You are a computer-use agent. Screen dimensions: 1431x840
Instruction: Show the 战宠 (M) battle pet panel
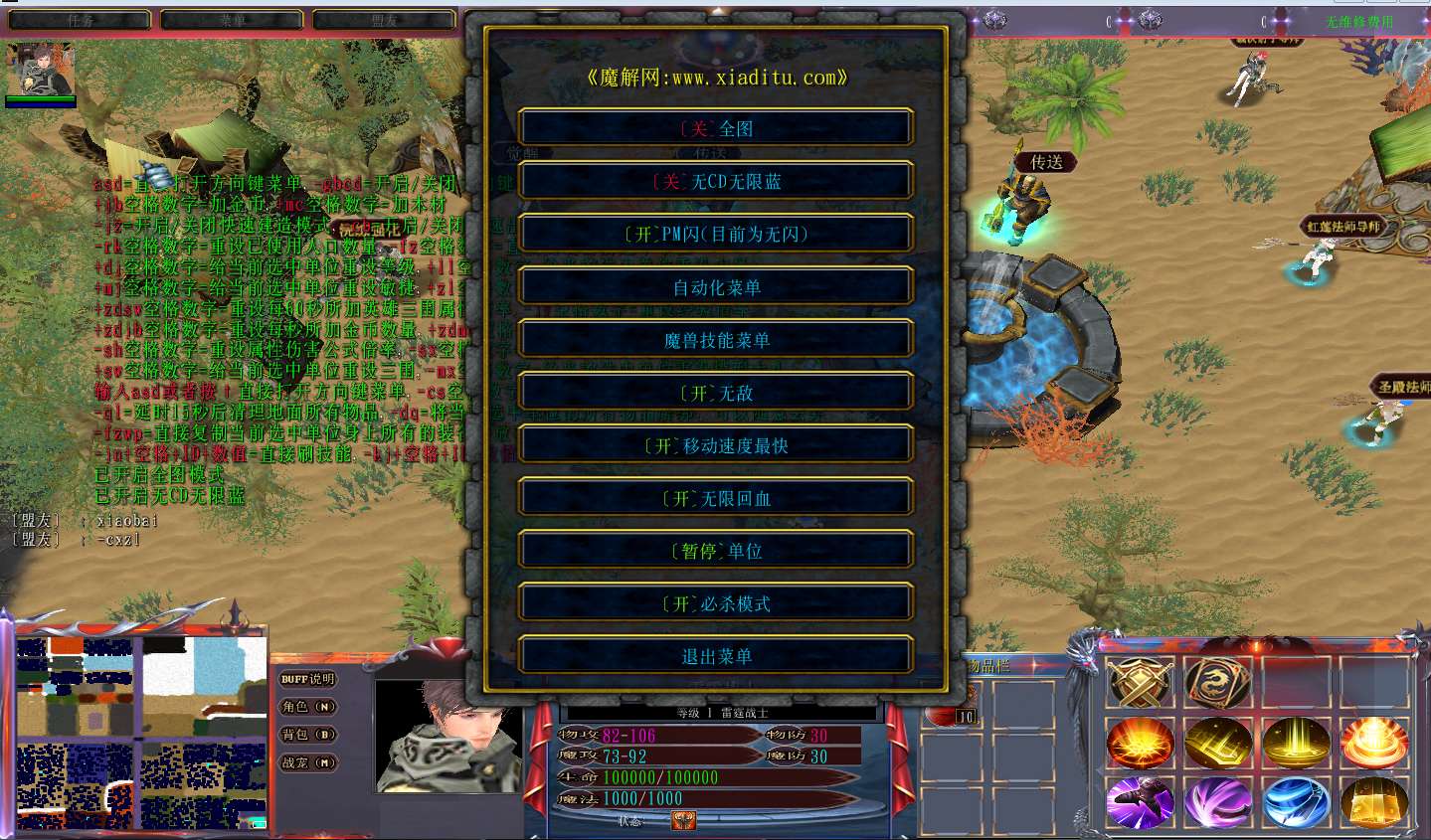pos(307,762)
